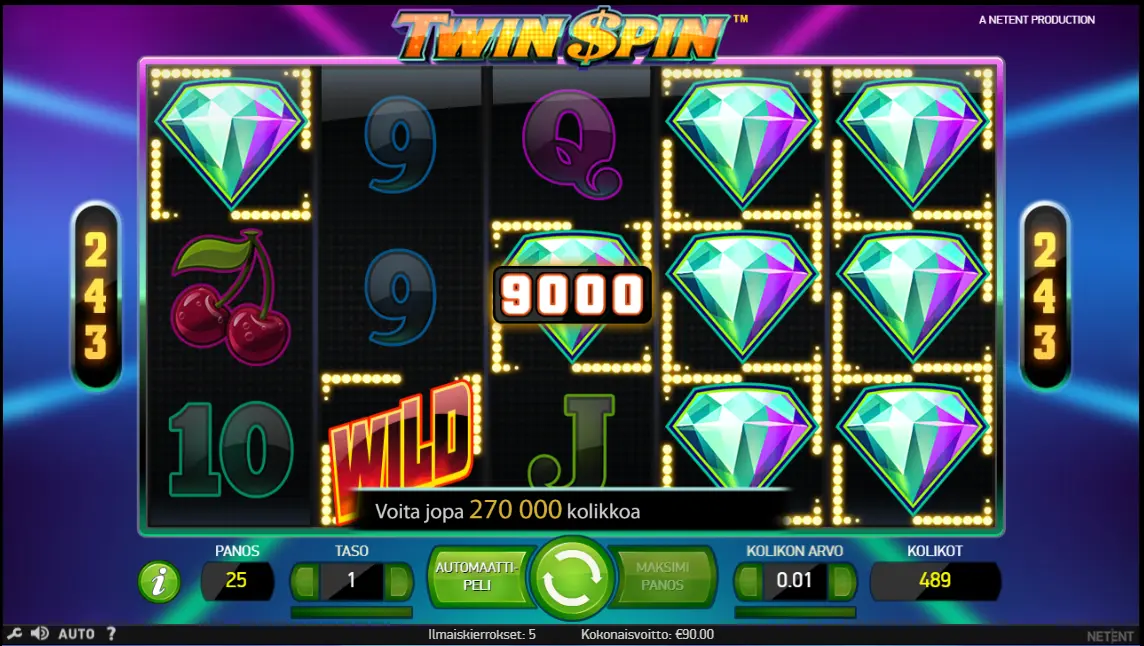Increase the Taso bet level
This screenshot has width=1144, height=646.
(399, 581)
